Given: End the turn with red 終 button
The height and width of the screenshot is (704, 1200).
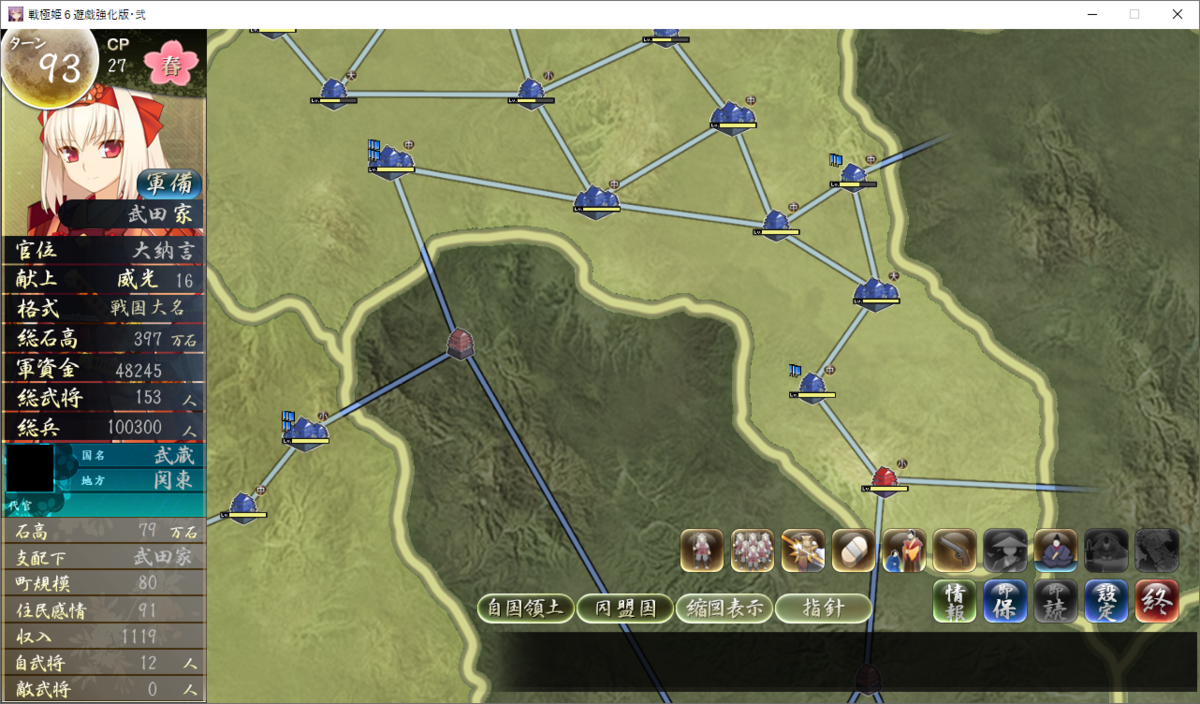Looking at the screenshot, I should pos(1157,601).
